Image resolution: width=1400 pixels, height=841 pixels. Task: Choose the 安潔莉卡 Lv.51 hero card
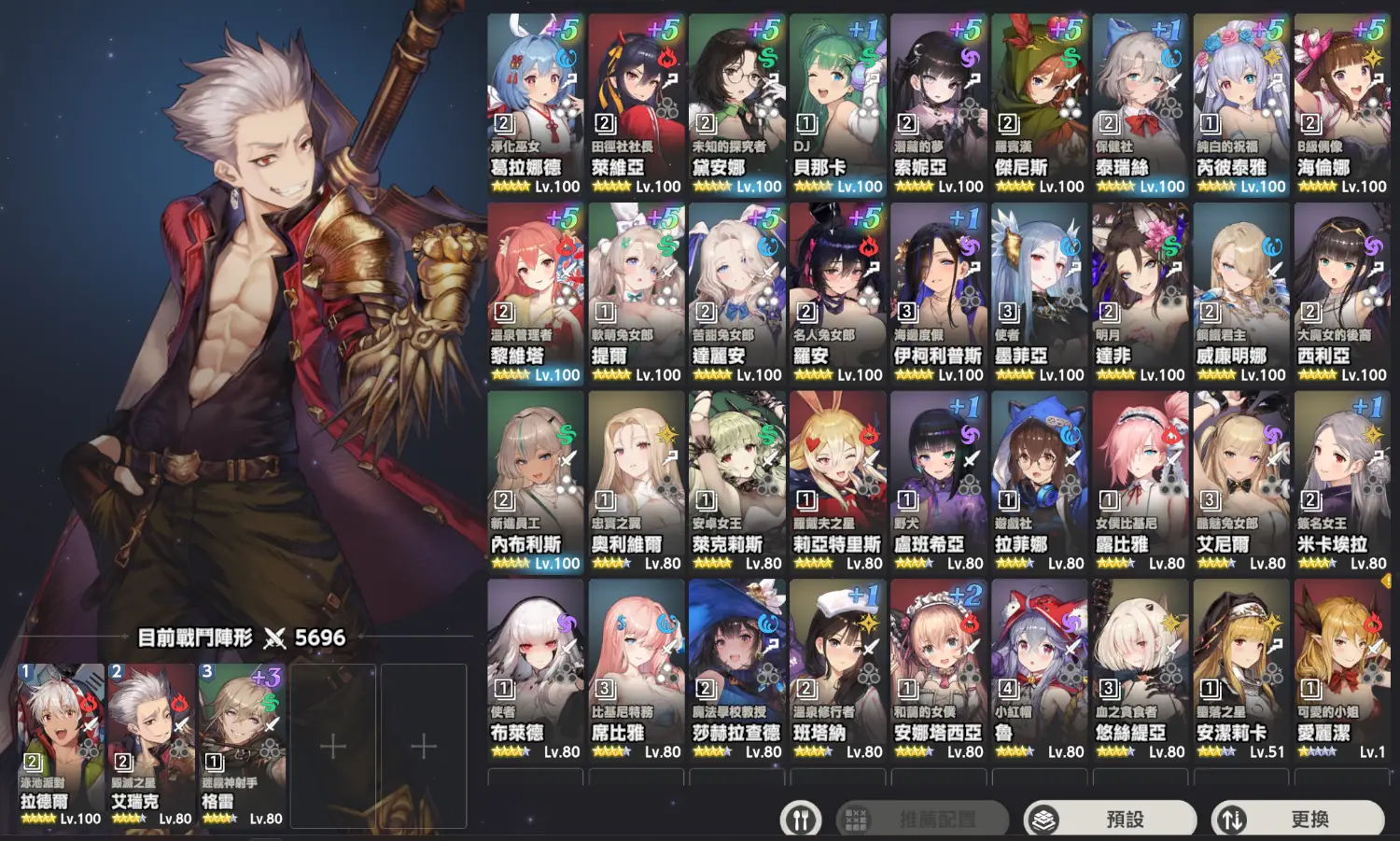1240,669
